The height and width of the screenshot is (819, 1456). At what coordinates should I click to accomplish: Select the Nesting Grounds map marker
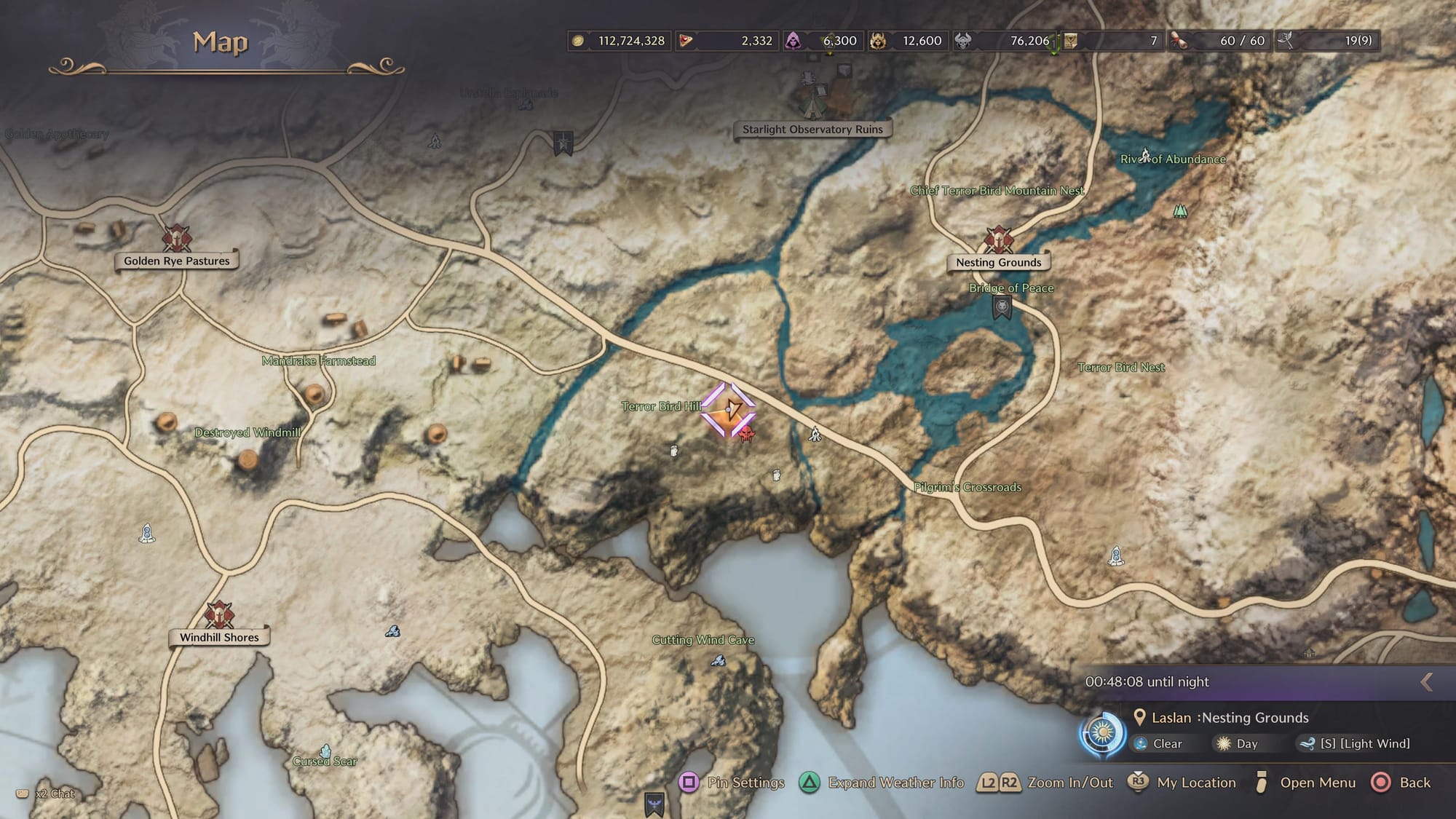coord(999,240)
